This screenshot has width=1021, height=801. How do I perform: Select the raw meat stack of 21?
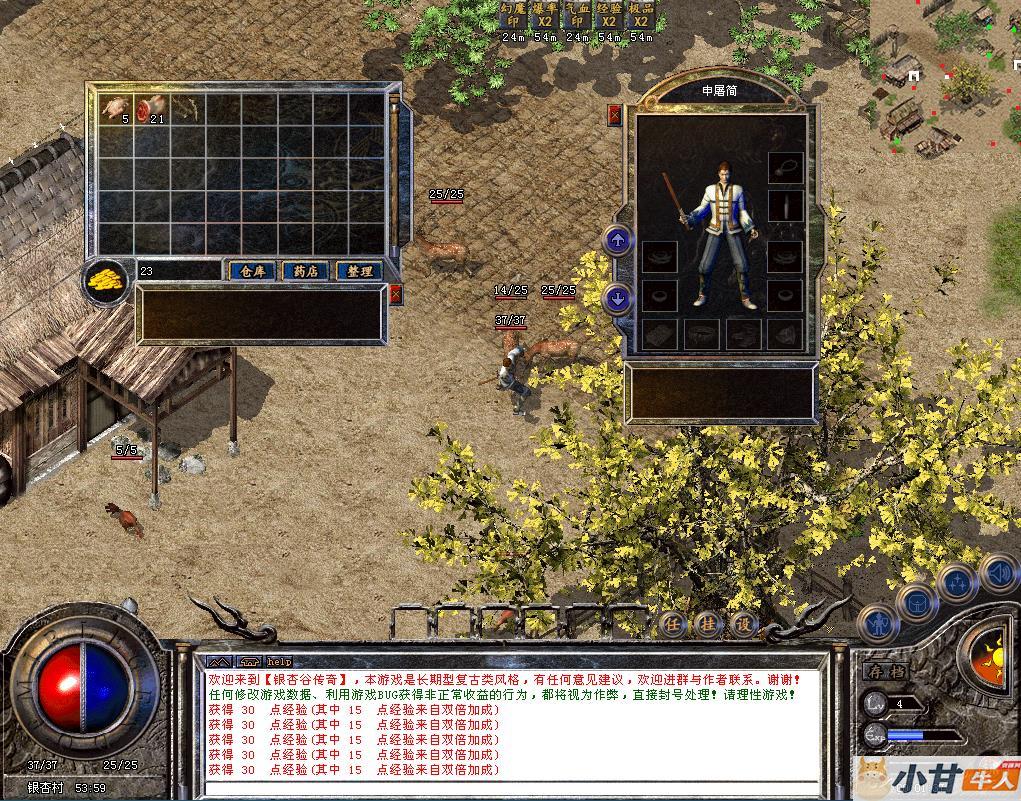tap(151, 108)
